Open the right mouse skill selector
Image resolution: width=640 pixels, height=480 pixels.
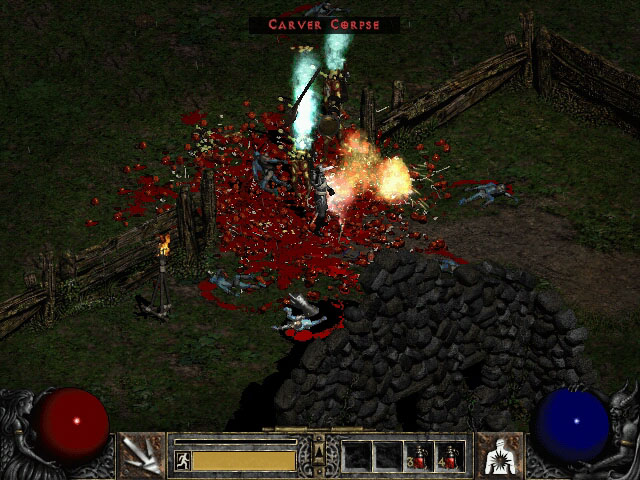point(498,456)
